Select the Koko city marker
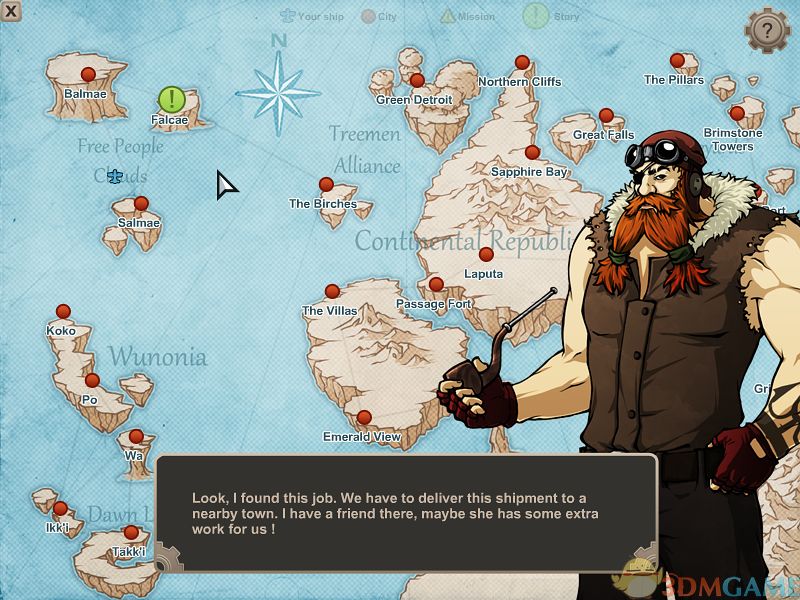 (63, 312)
